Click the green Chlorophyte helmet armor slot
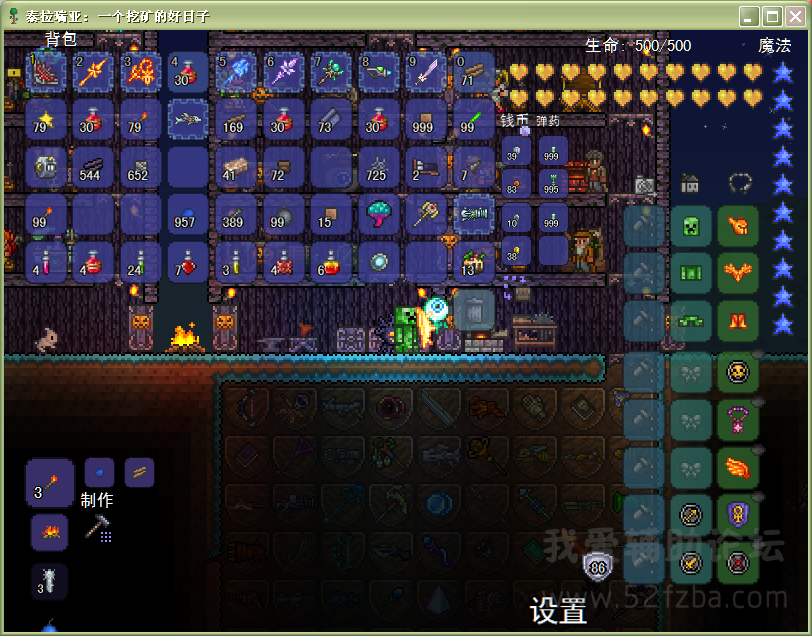 click(691, 226)
